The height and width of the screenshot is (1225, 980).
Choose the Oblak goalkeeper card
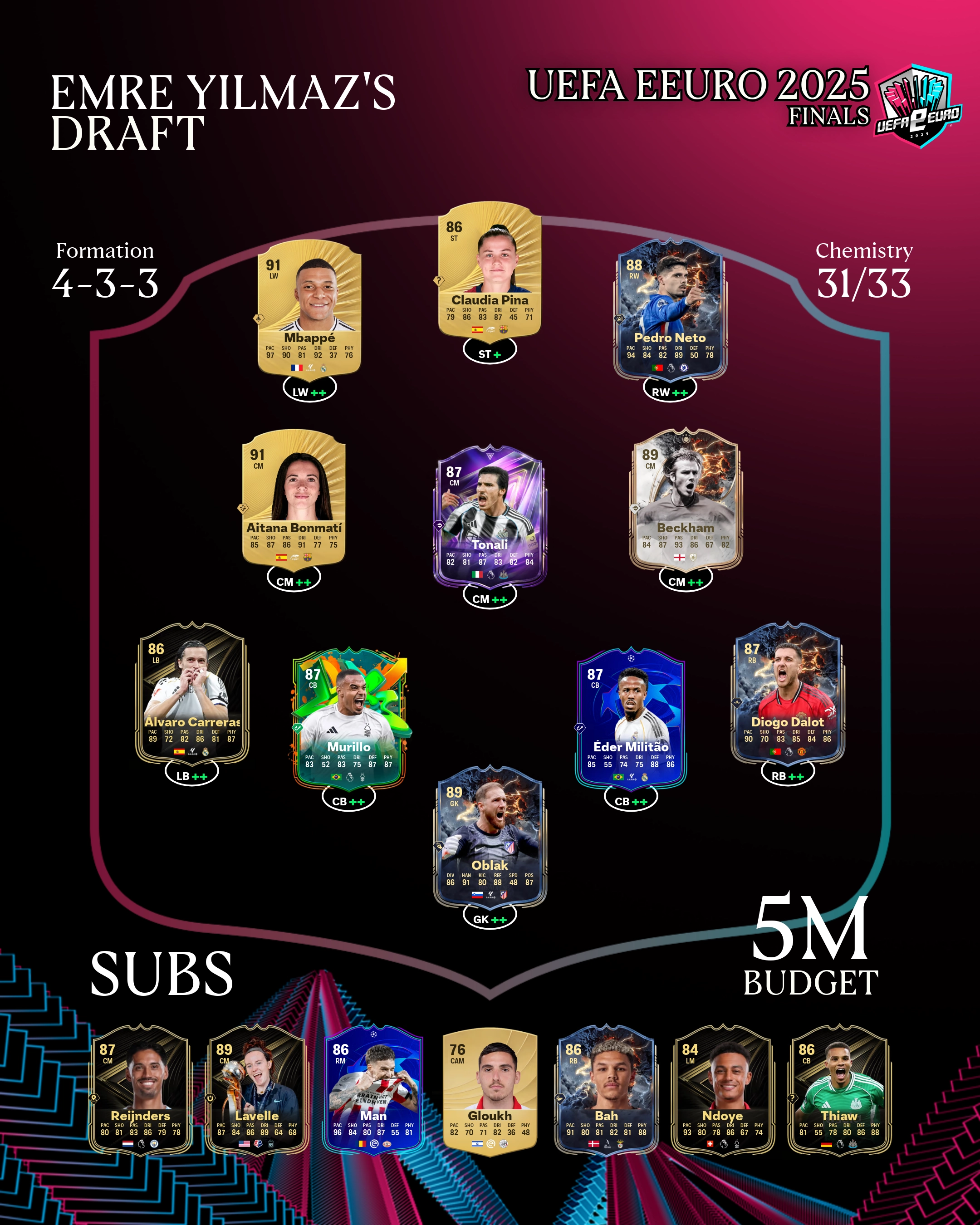[490, 836]
